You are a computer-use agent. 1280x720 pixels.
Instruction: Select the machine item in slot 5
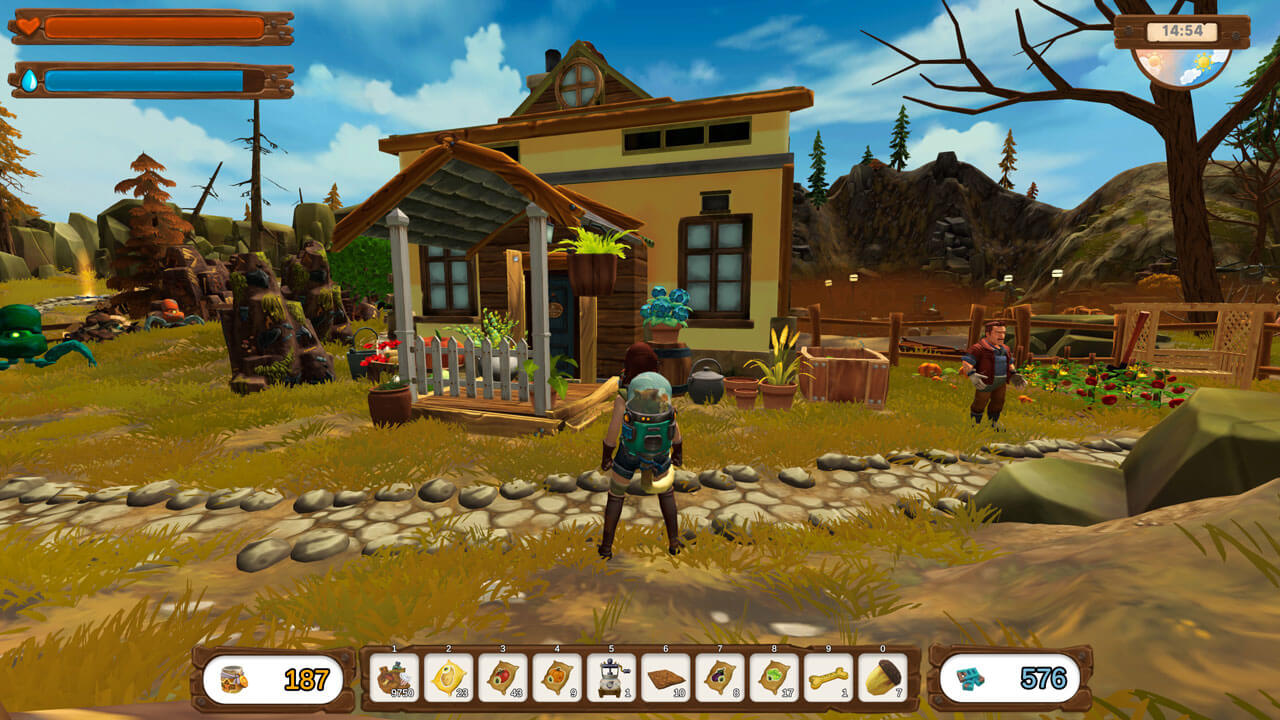point(611,678)
